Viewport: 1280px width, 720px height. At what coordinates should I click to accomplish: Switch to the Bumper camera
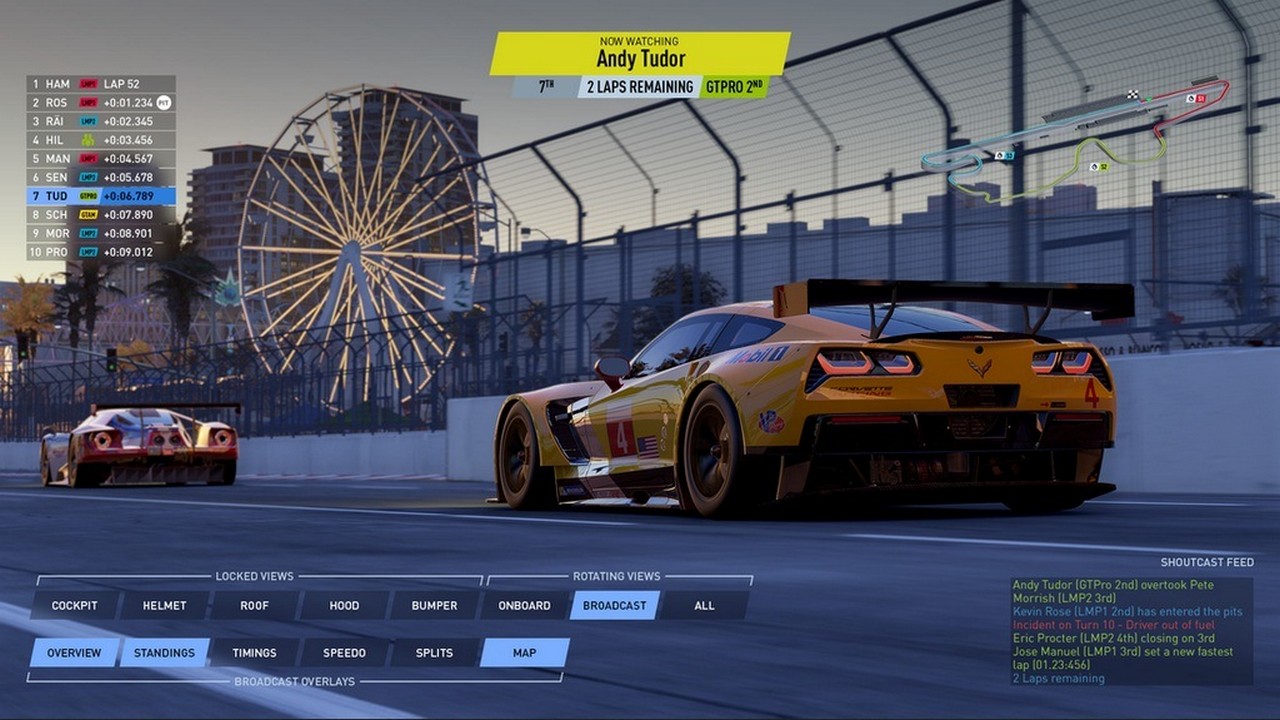tap(434, 605)
